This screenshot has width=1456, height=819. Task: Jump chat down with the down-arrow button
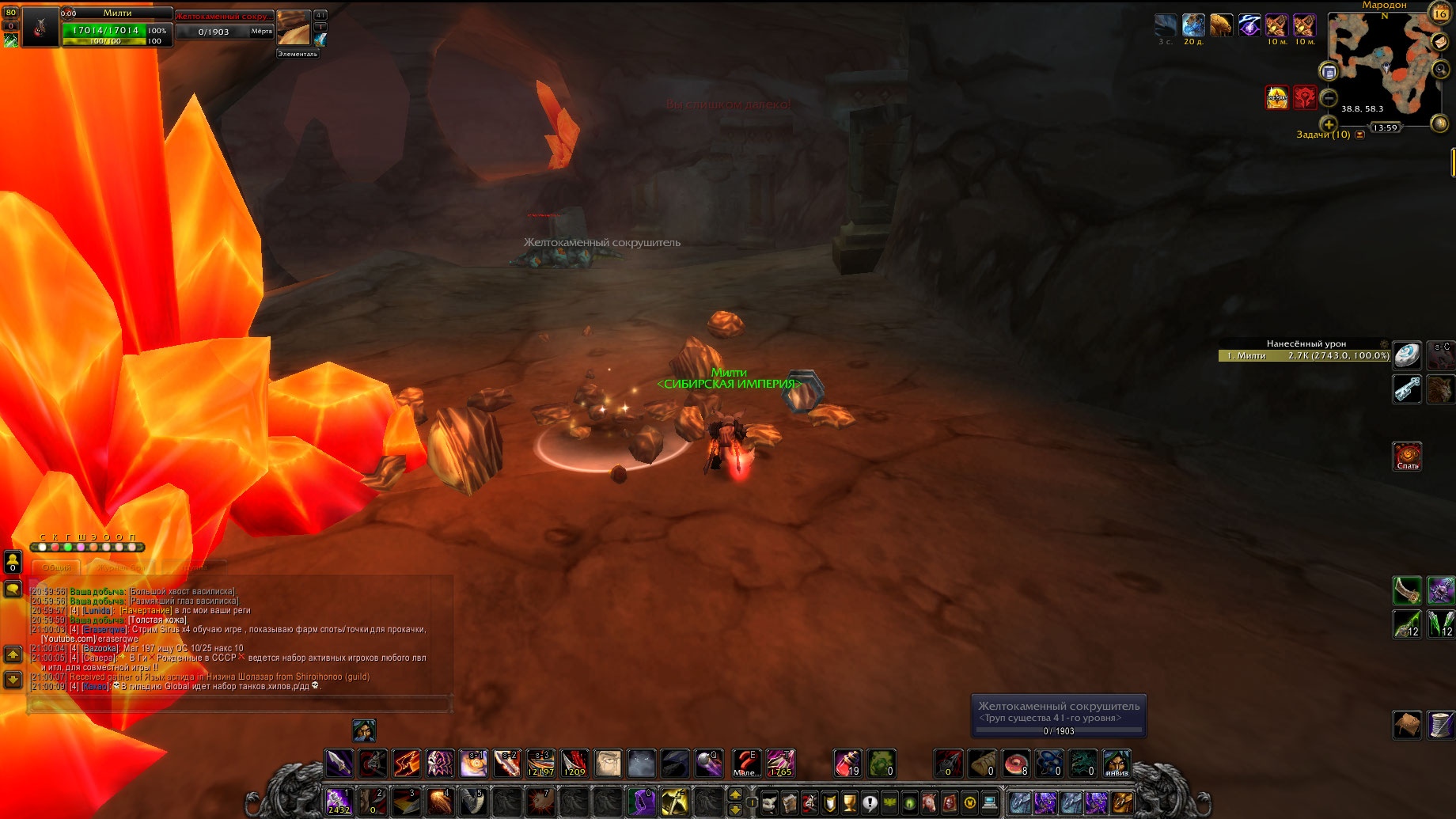(x=13, y=679)
